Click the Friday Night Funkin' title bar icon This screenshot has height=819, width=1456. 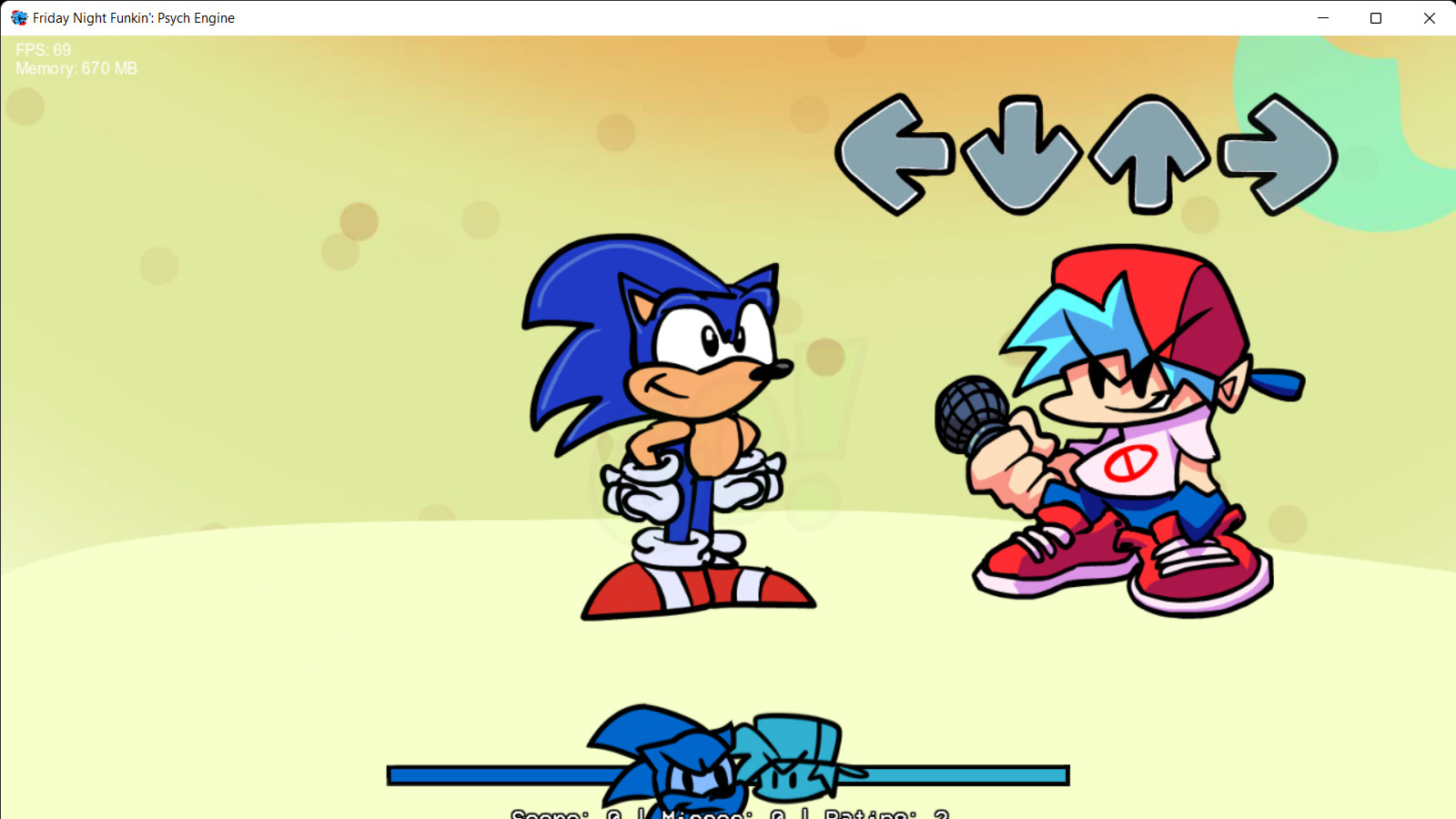coord(19,18)
